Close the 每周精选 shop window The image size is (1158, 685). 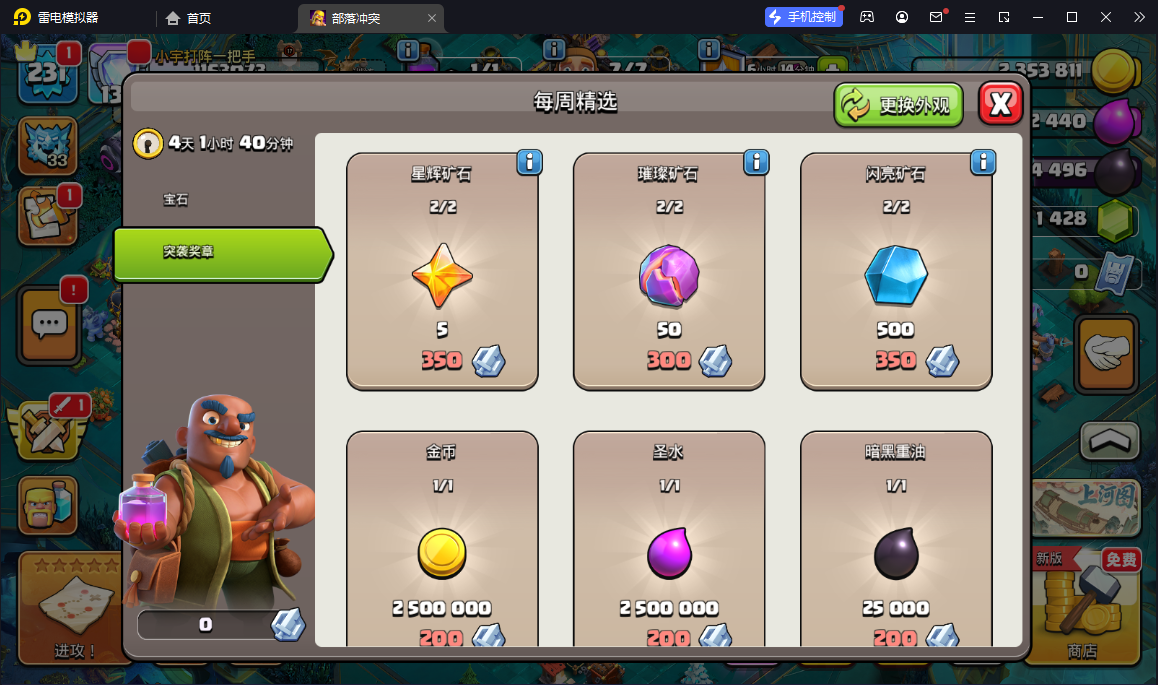tap(1000, 103)
